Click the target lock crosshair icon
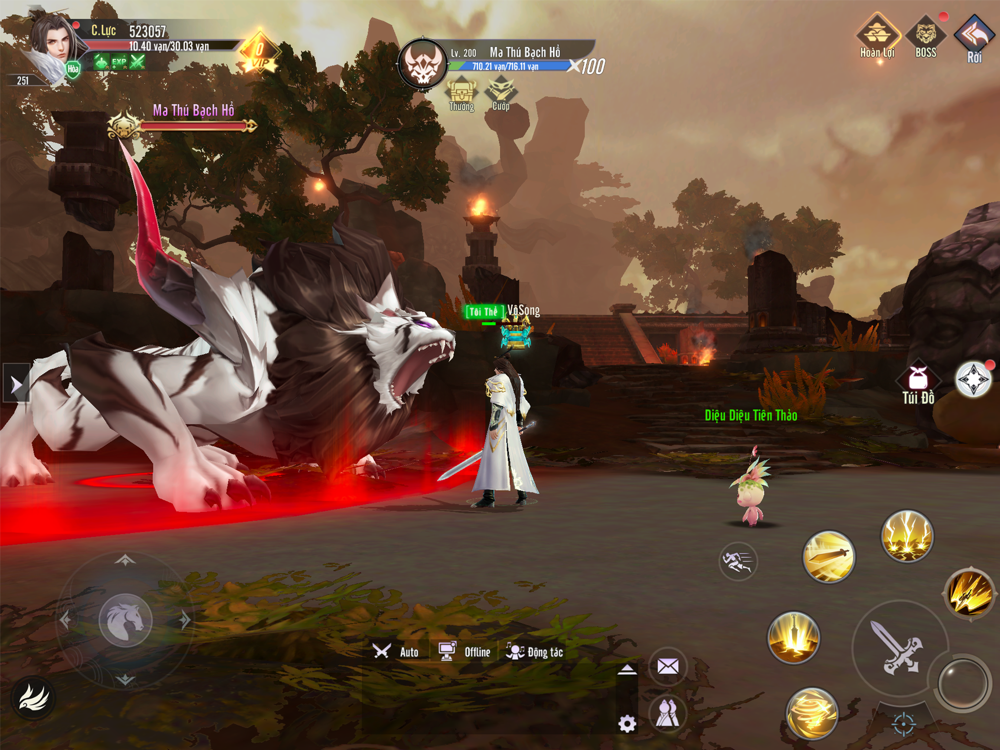1000x750 pixels. [x=904, y=722]
